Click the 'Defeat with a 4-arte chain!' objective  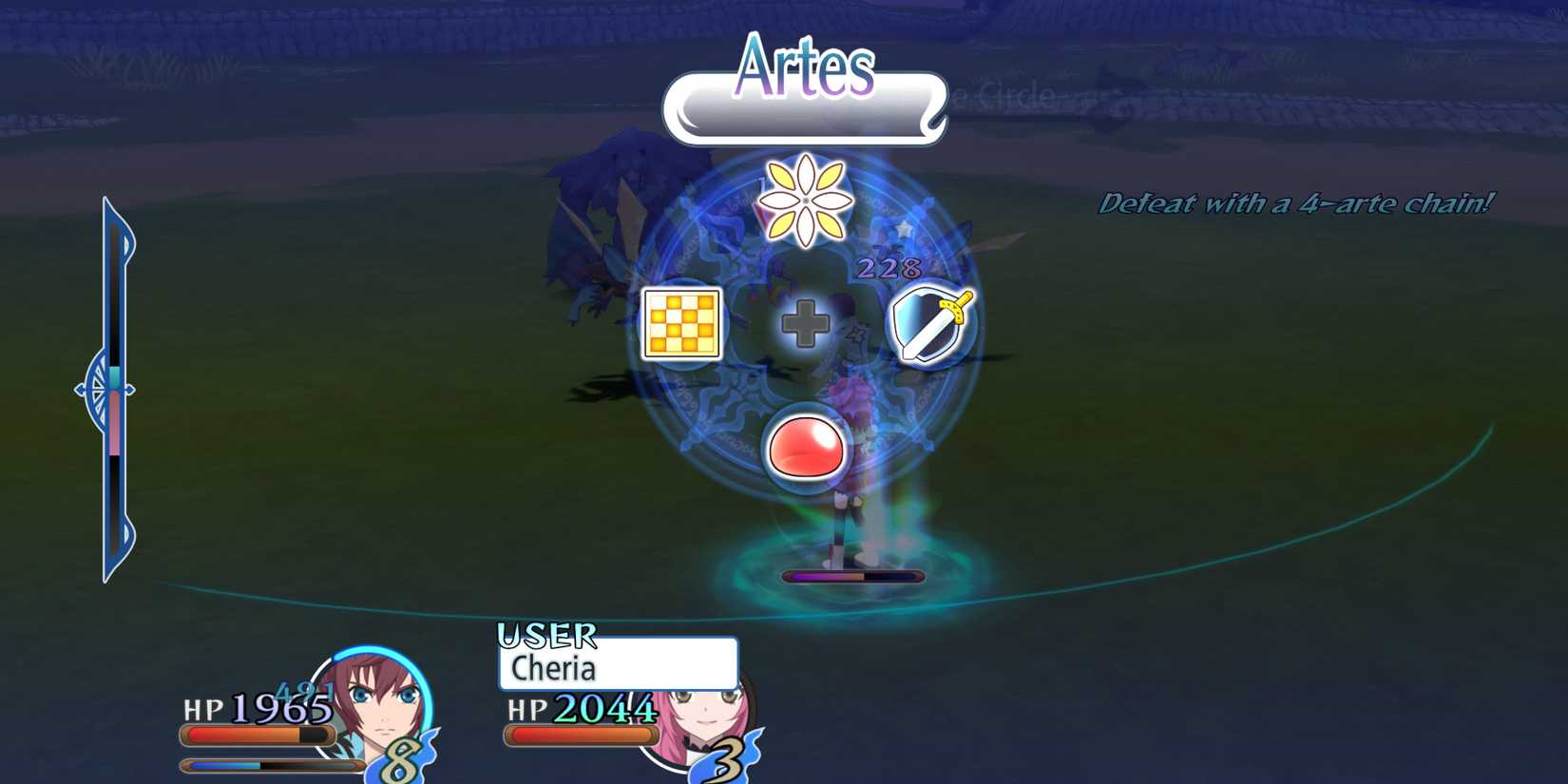[1297, 201]
